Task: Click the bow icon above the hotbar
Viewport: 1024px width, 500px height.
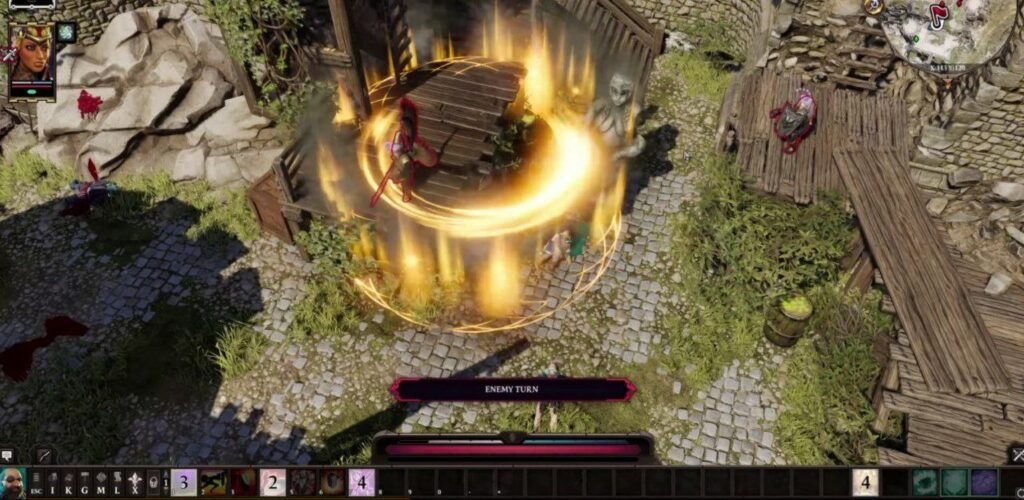Action: [x=44, y=456]
